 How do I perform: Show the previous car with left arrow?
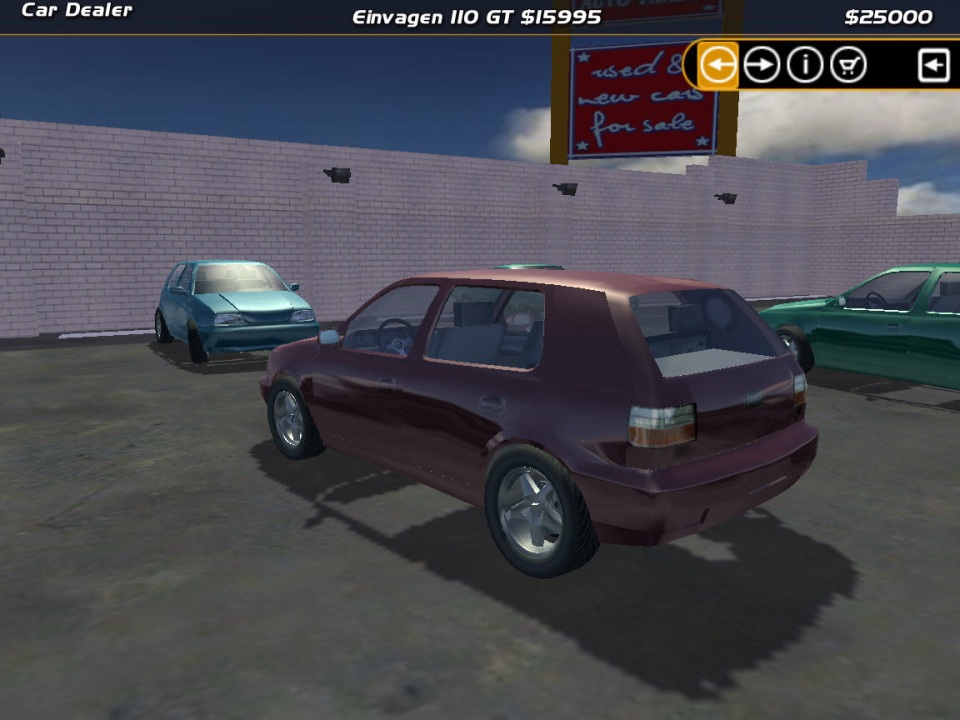pos(718,66)
